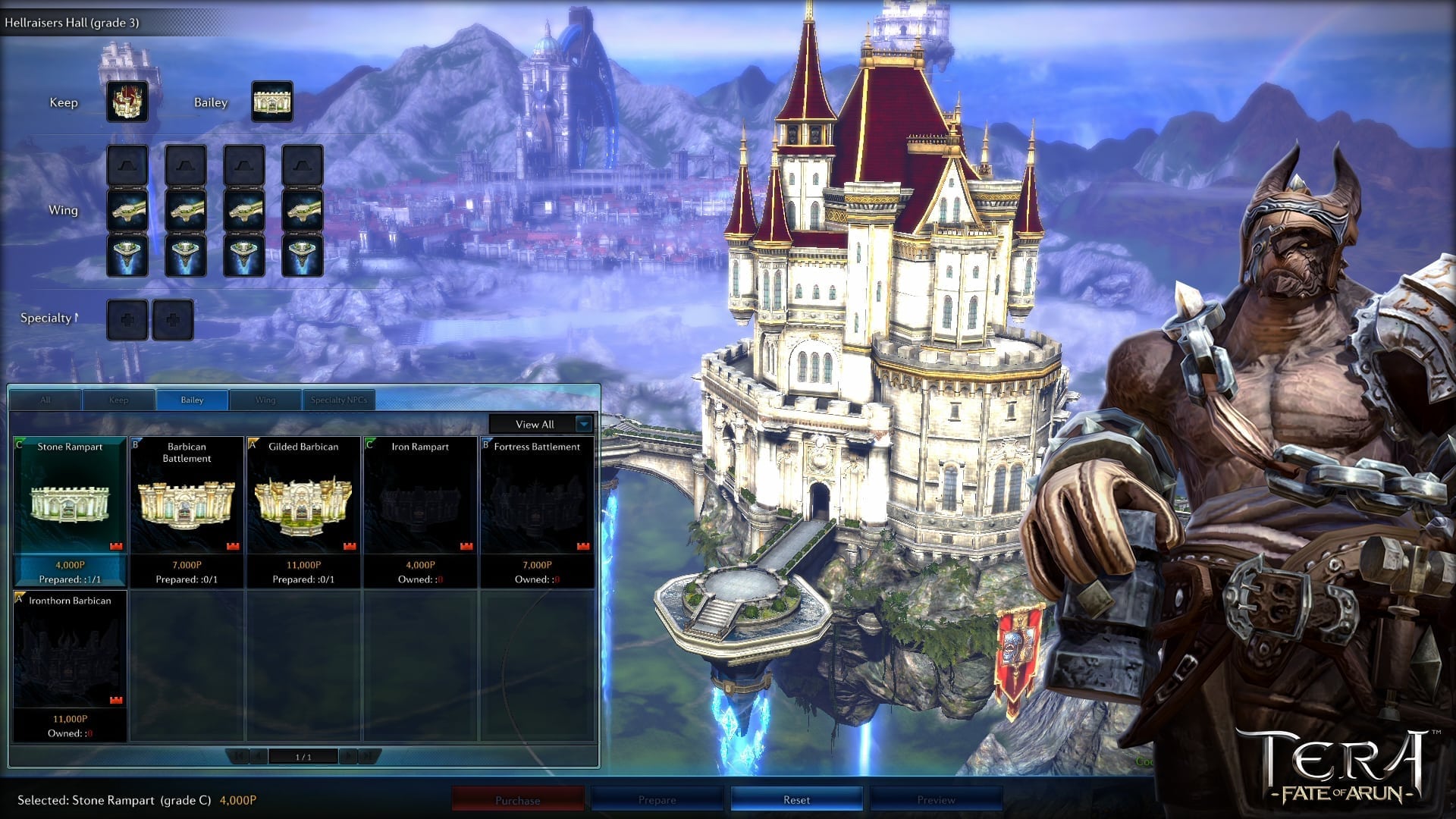Click the Purchase button

click(x=518, y=800)
